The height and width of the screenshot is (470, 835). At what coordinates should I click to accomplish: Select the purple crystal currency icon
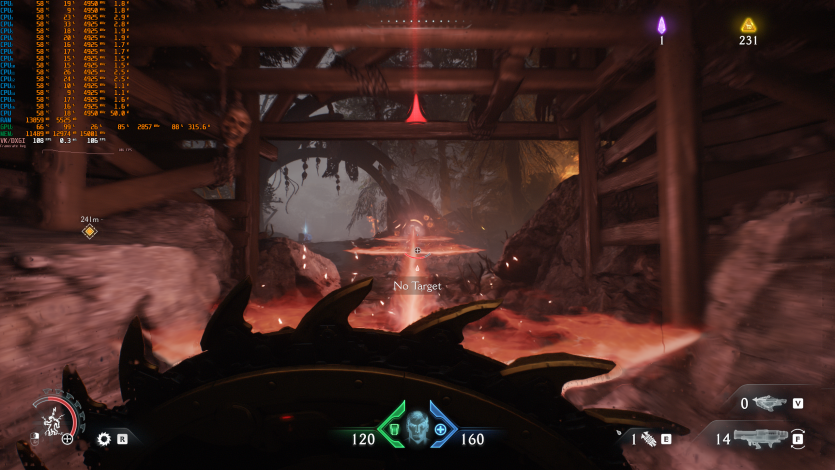pos(661,25)
